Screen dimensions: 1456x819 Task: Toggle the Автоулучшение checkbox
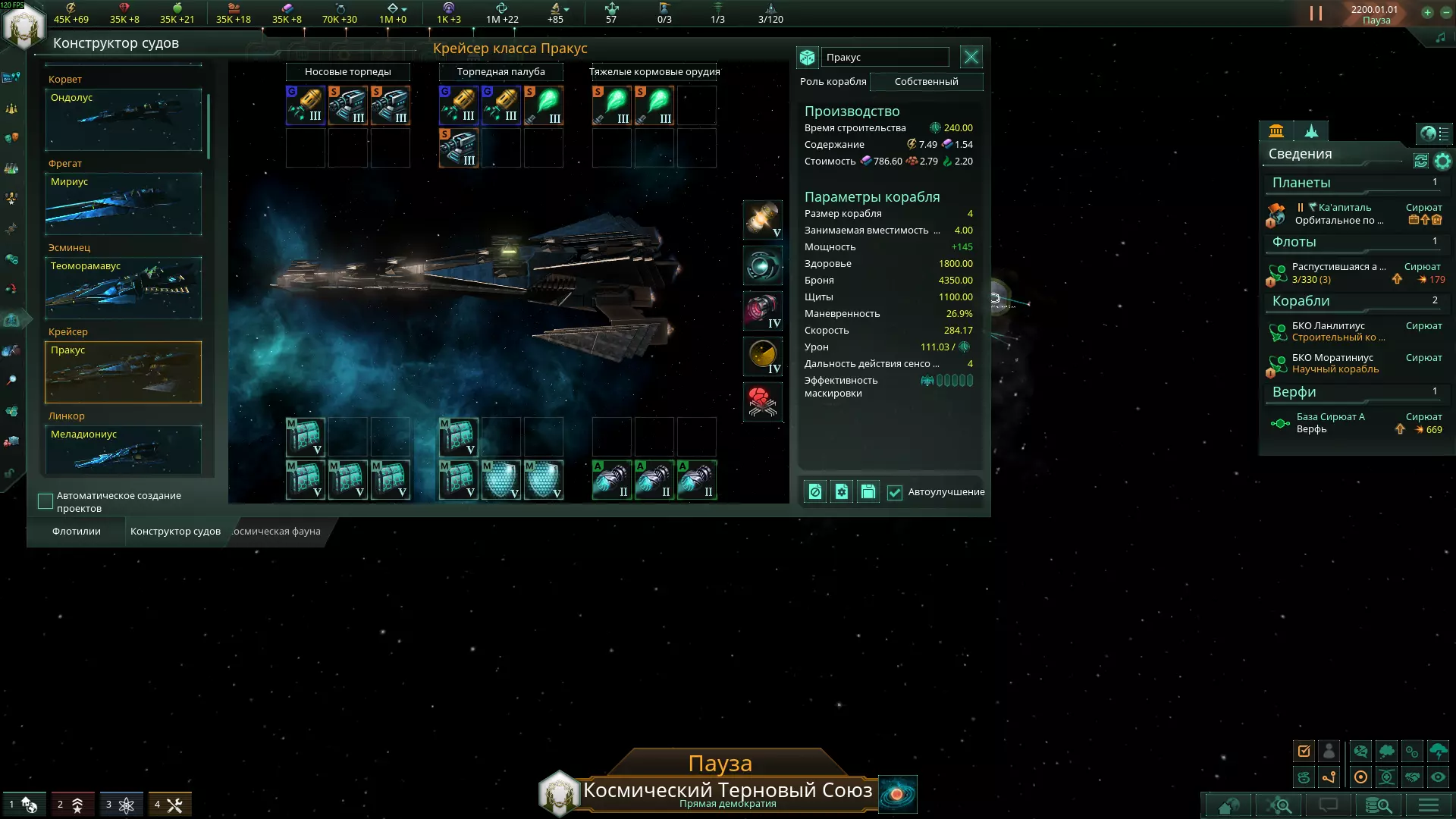pos(895,493)
